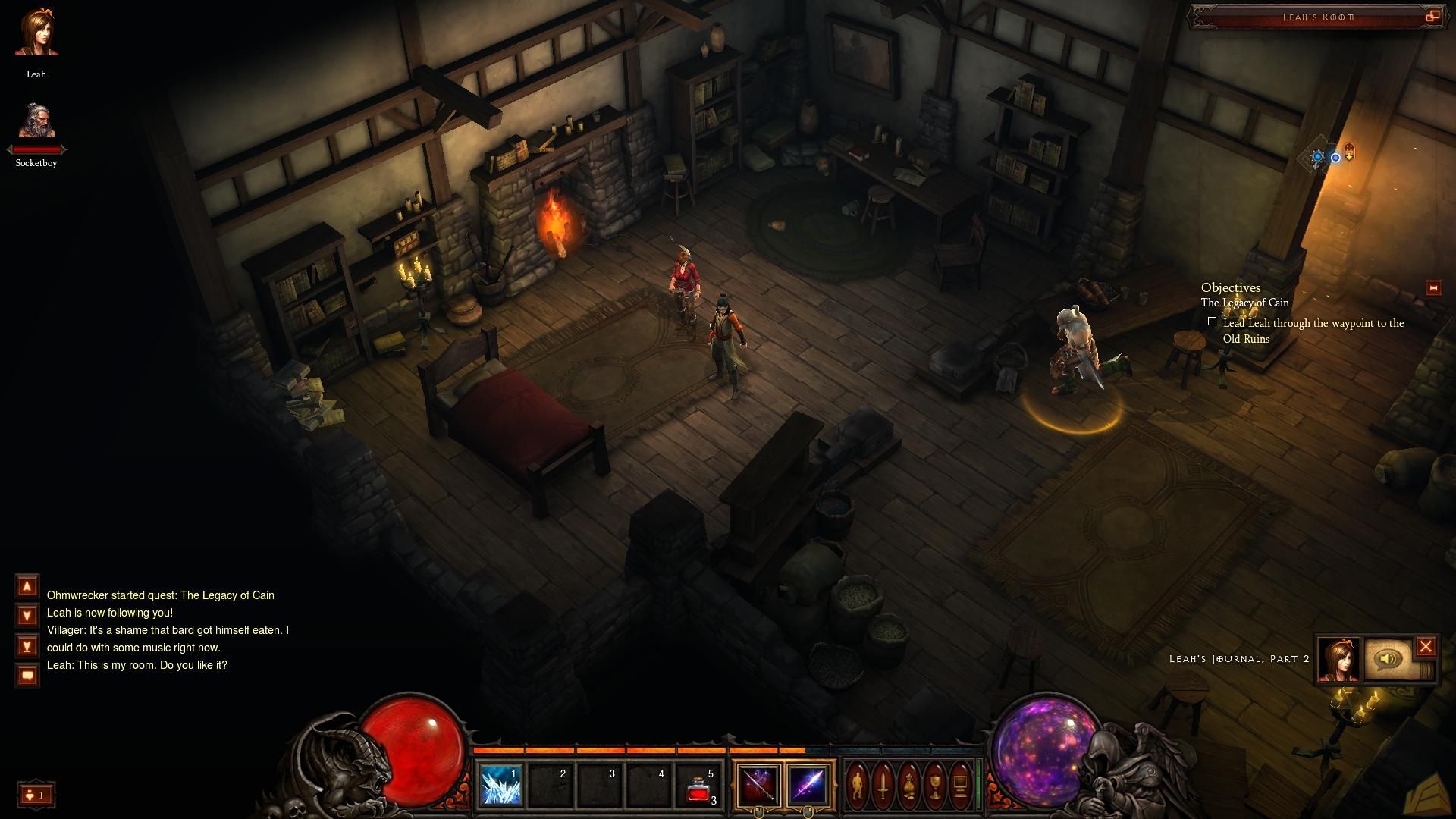Image resolution: width=1456 pixels, height=819 pixels.
Task: Select Socketboy's party portrait
Action: [36, 121]
